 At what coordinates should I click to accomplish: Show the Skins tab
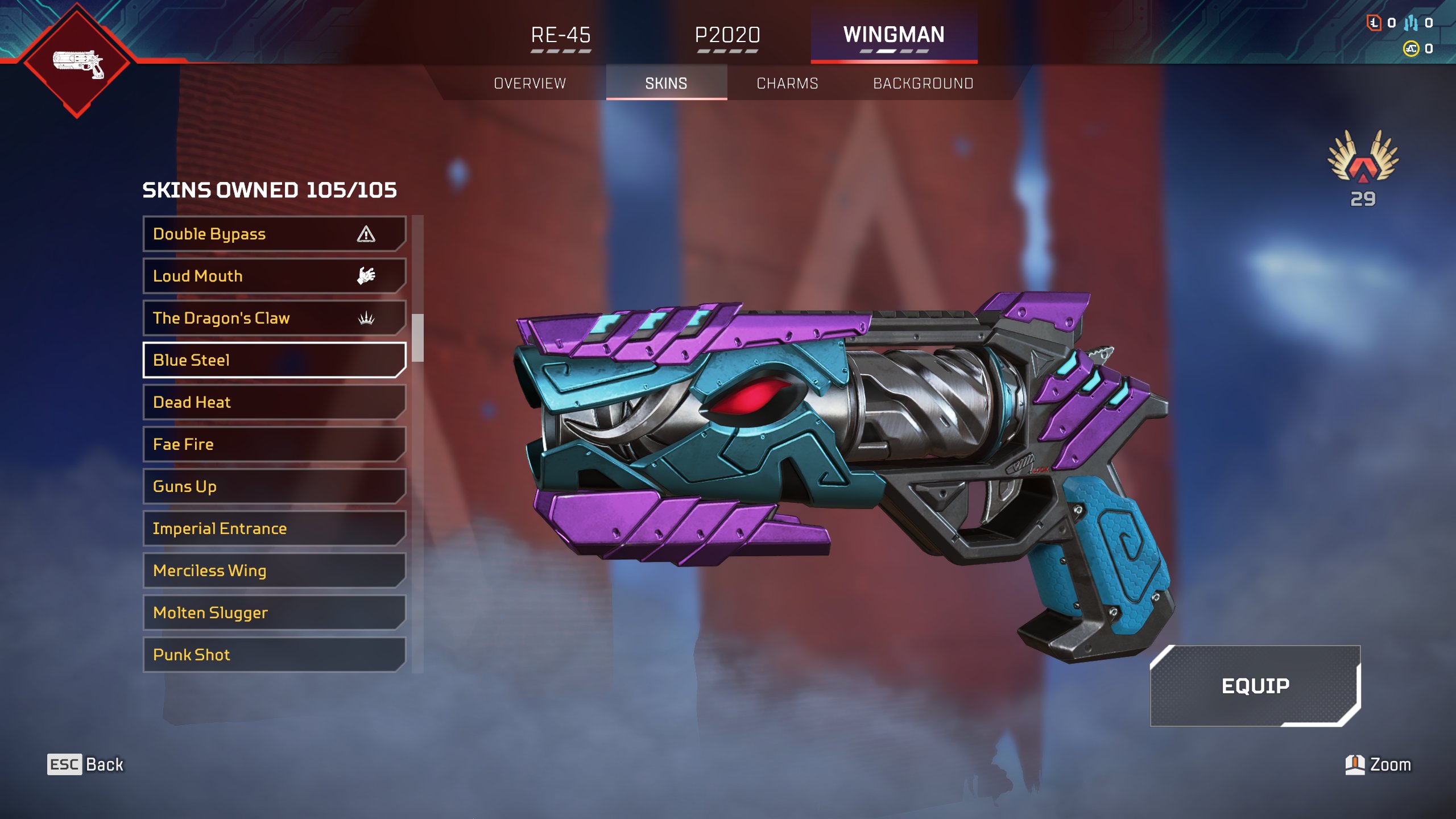(x=666, y=84)
